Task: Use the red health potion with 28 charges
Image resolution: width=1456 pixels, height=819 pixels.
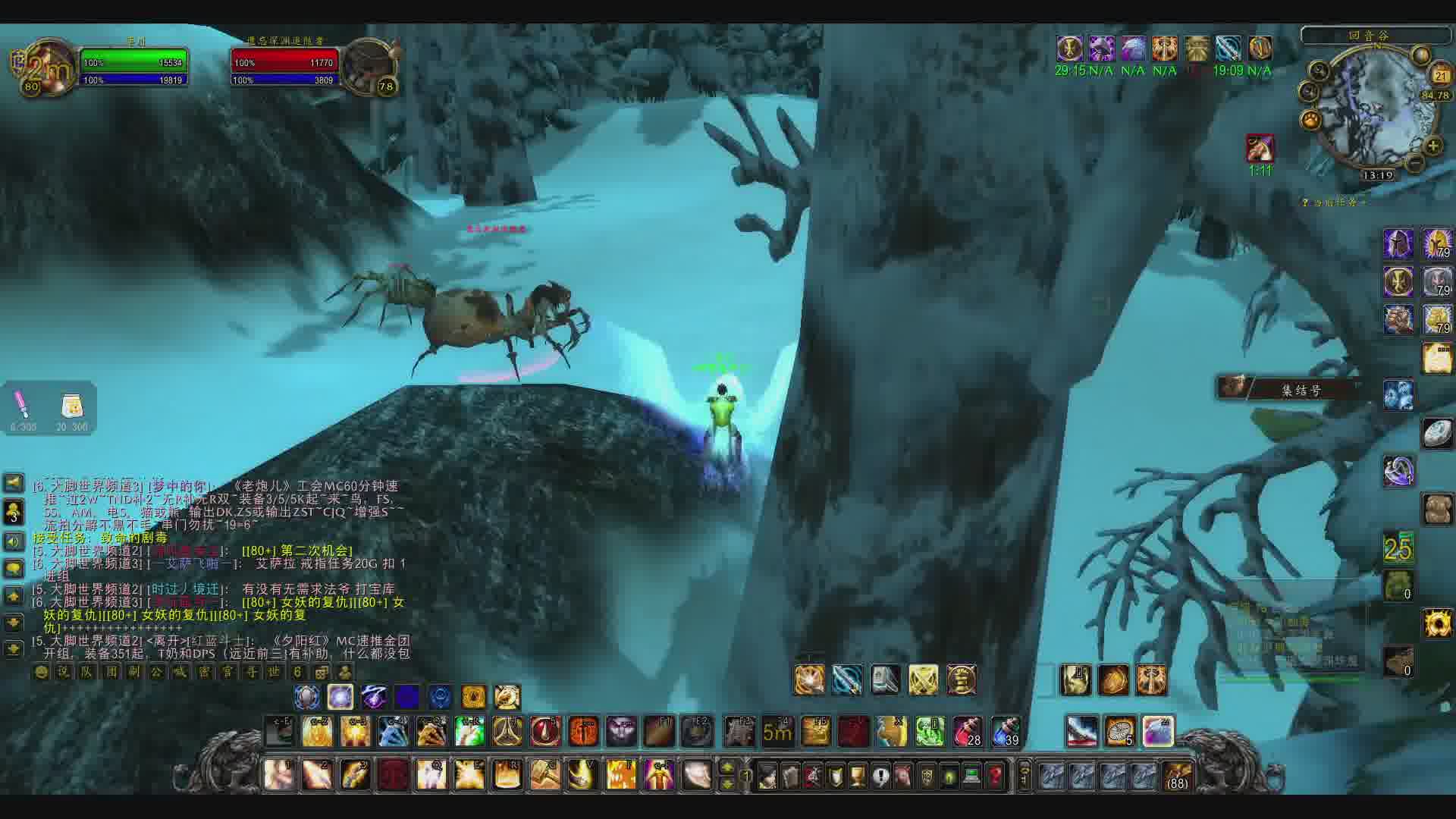Action: (967, 731)
